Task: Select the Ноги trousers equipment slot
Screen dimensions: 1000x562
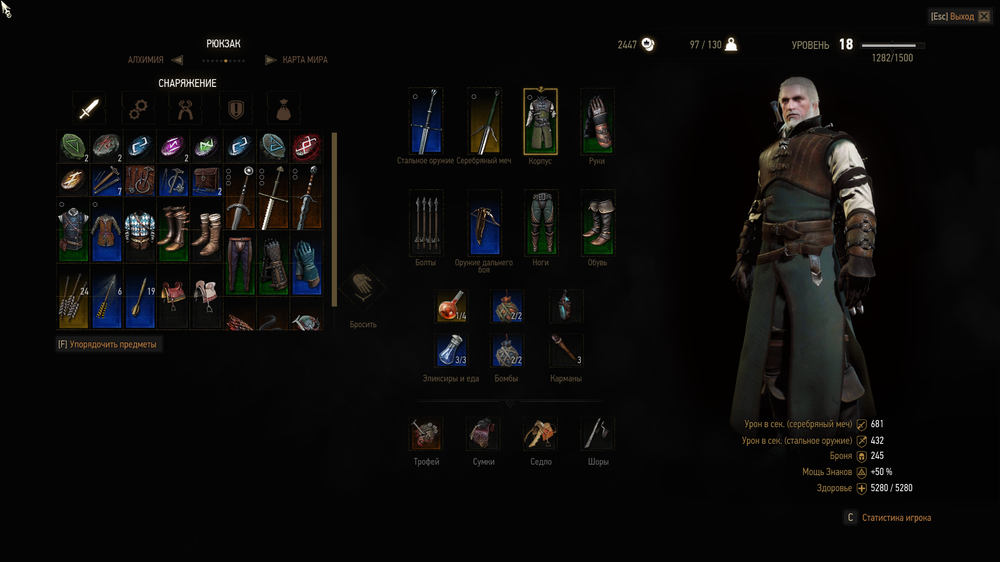Action: 541,223
